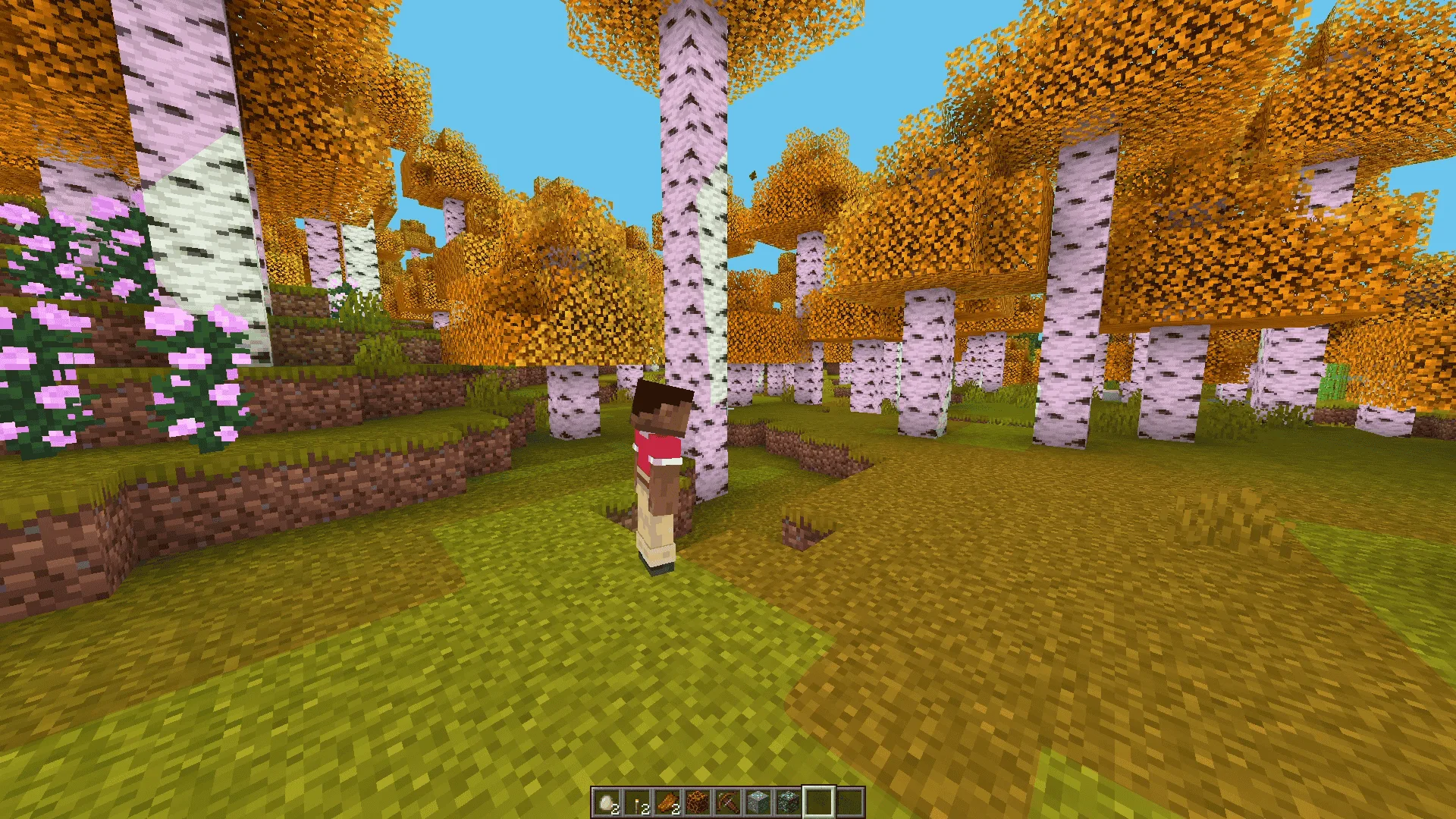Select the light stone diamond ore block
The height and width of the screenshot is (819, 1456).
click(758, 802)
